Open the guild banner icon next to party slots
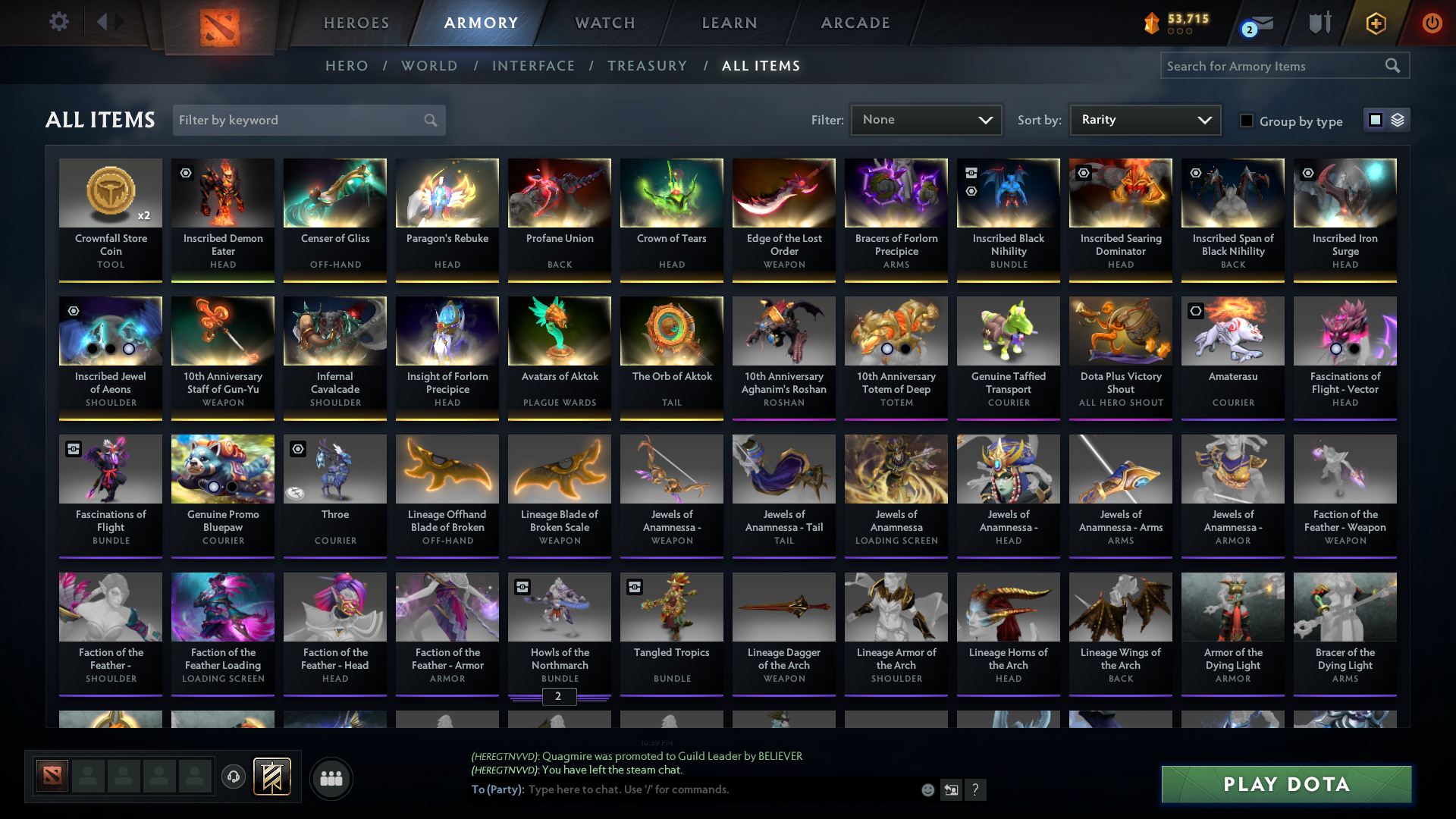The height and width of the screenshot is (819, 1456). click(270, 777)
